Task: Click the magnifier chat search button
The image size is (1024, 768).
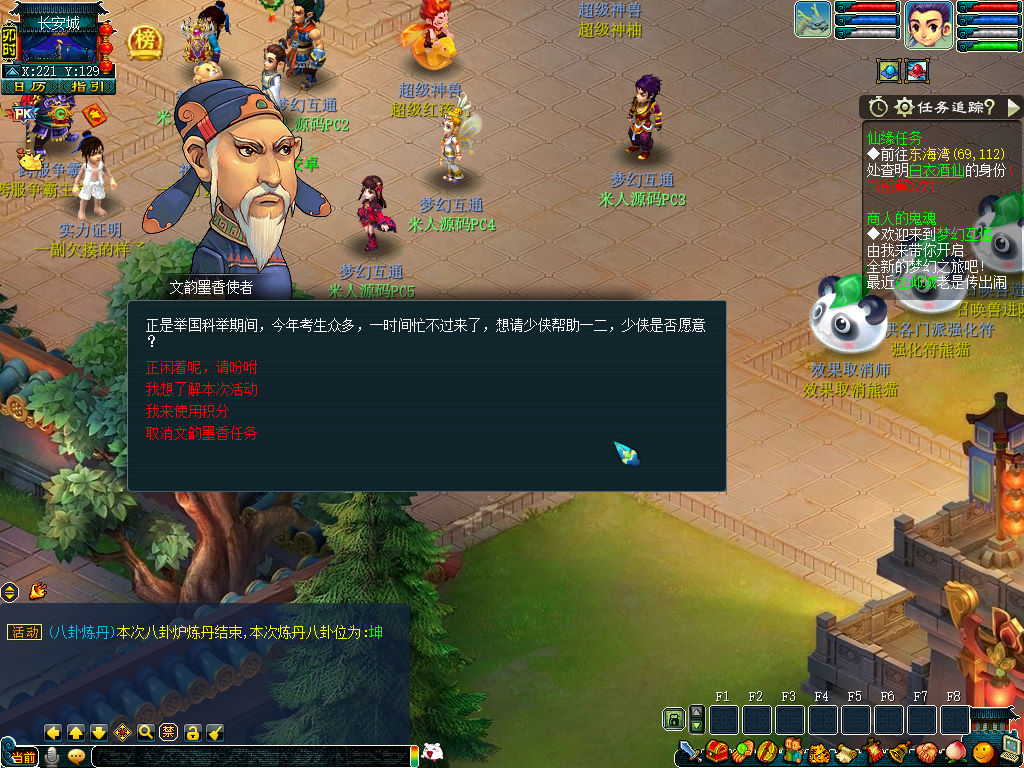Action: click(x=146, y=732)
